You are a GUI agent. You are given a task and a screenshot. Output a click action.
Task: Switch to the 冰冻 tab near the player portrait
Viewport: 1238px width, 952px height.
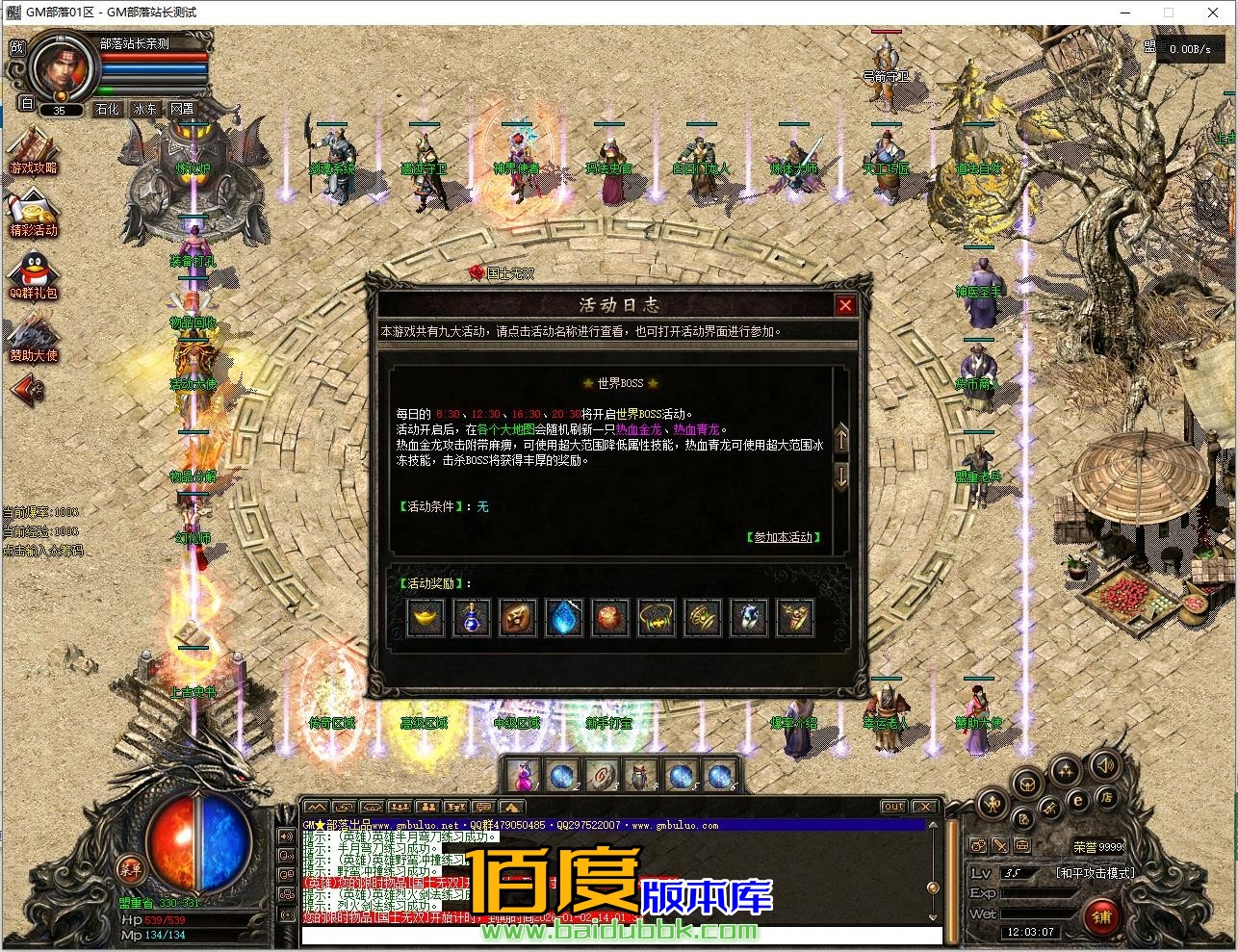144,109
